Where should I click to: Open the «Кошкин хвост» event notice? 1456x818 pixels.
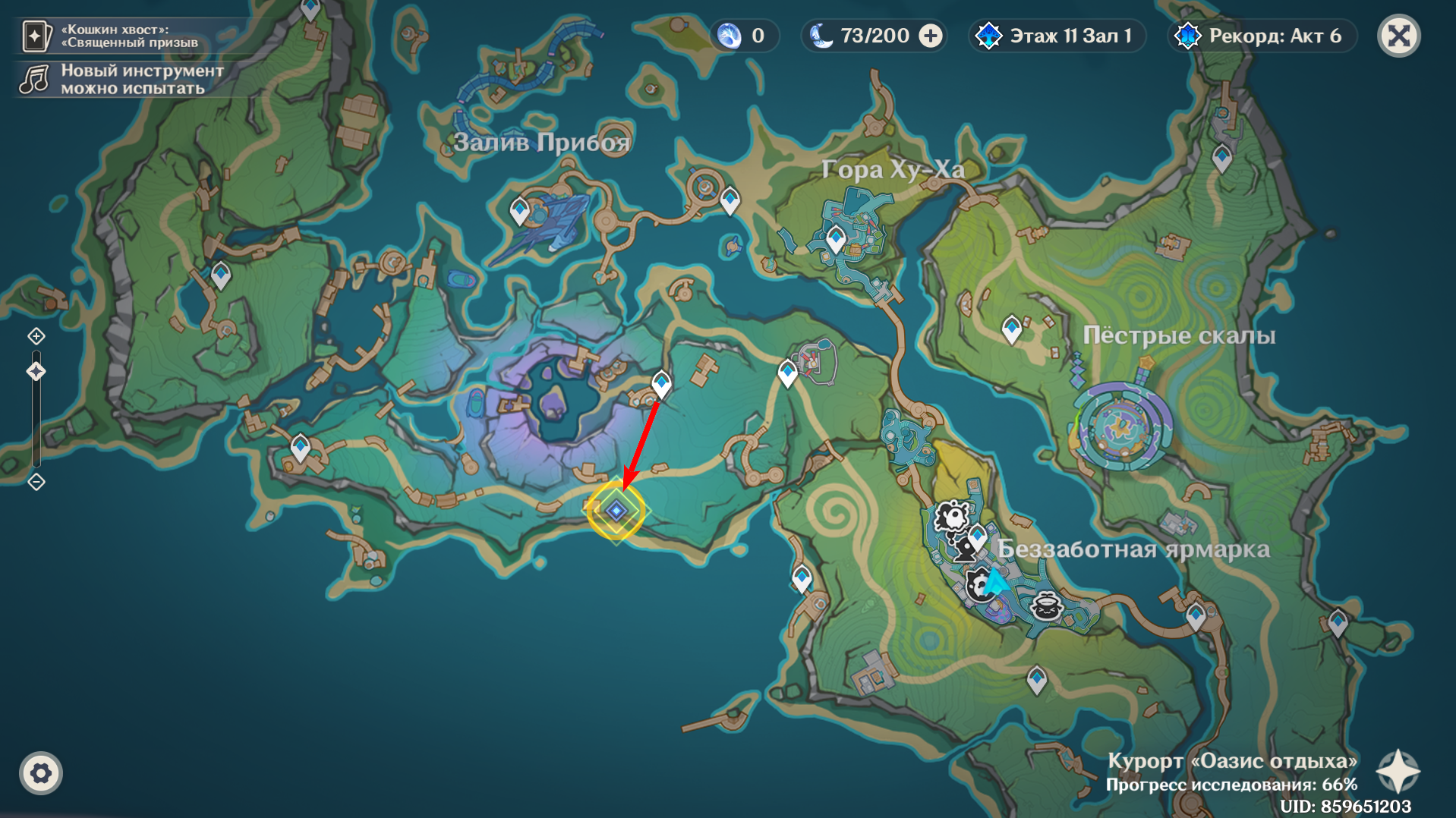(114, 36)
